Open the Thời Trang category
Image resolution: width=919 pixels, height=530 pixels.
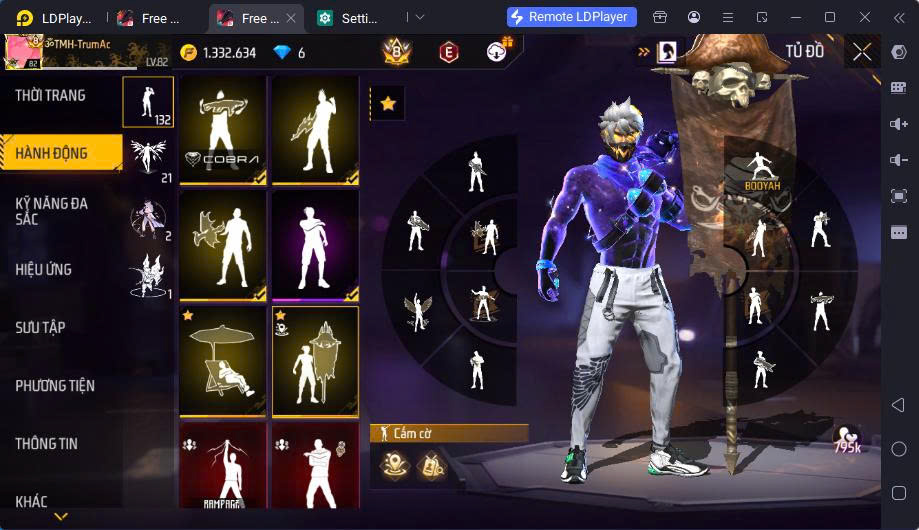click(x=50, y=96)
